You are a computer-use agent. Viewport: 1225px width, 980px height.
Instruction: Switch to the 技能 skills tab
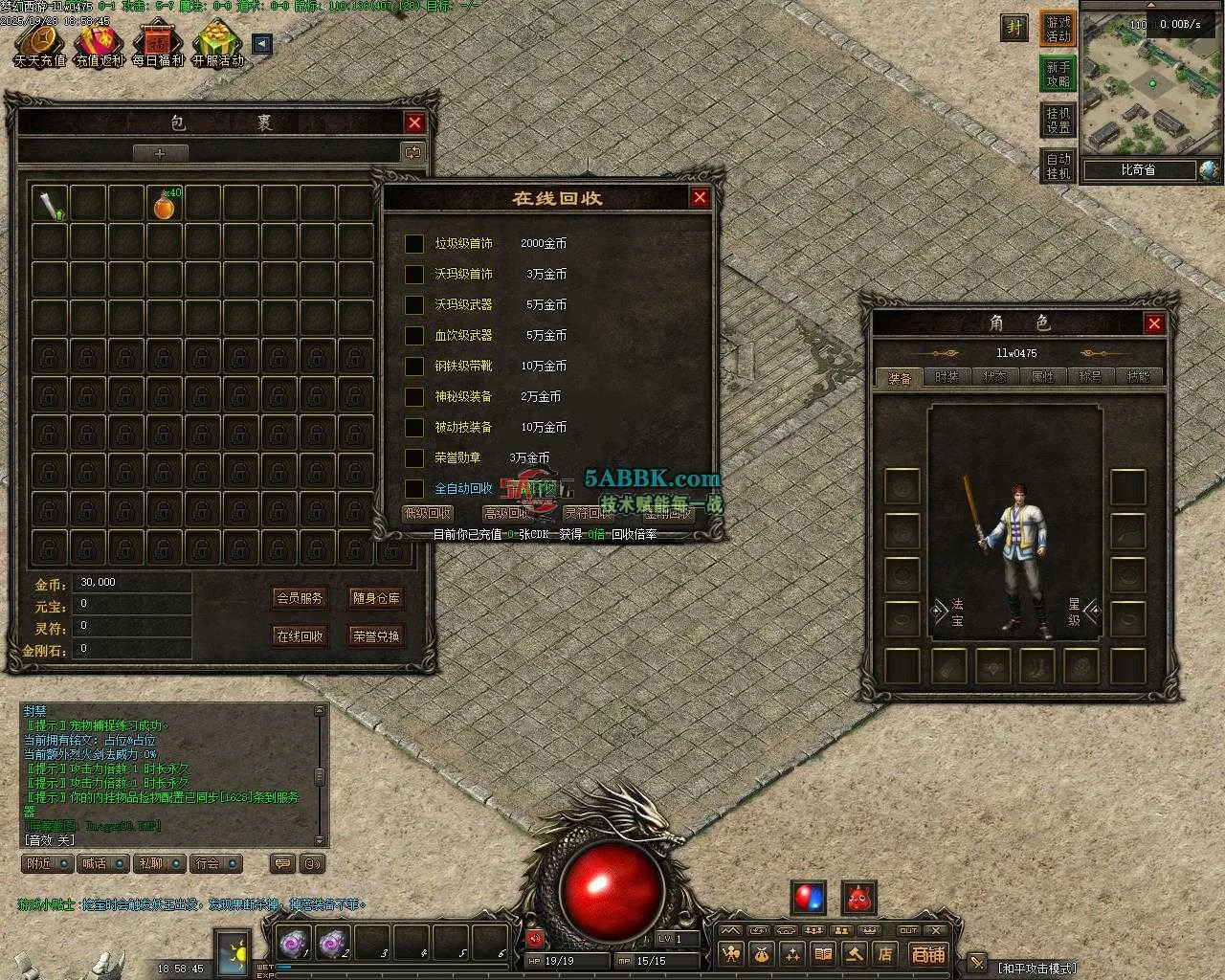pos(1138,377)
